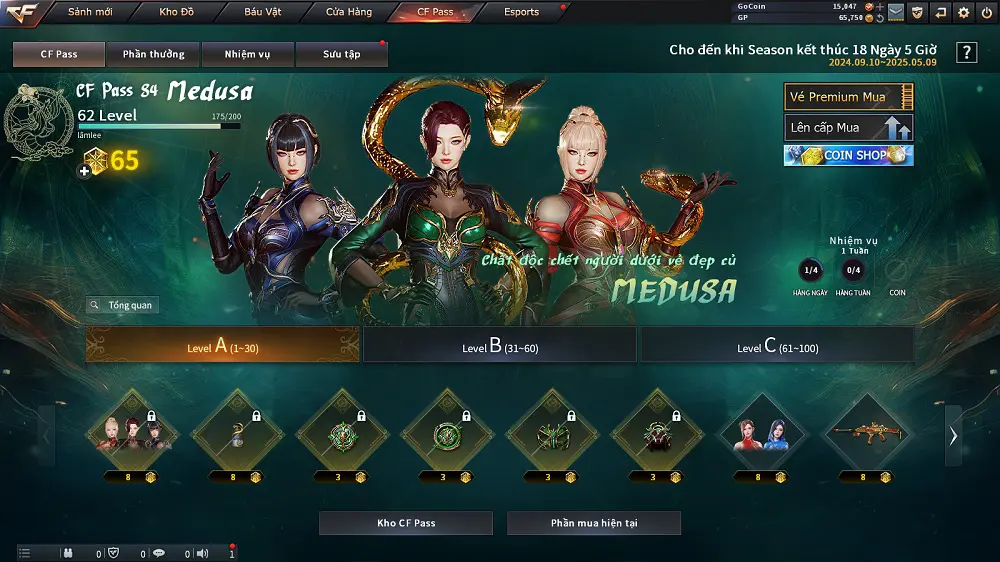Go to the Cửa Hàng shop
Viewport: 1000px width, 562px height.
coord(349,12)
